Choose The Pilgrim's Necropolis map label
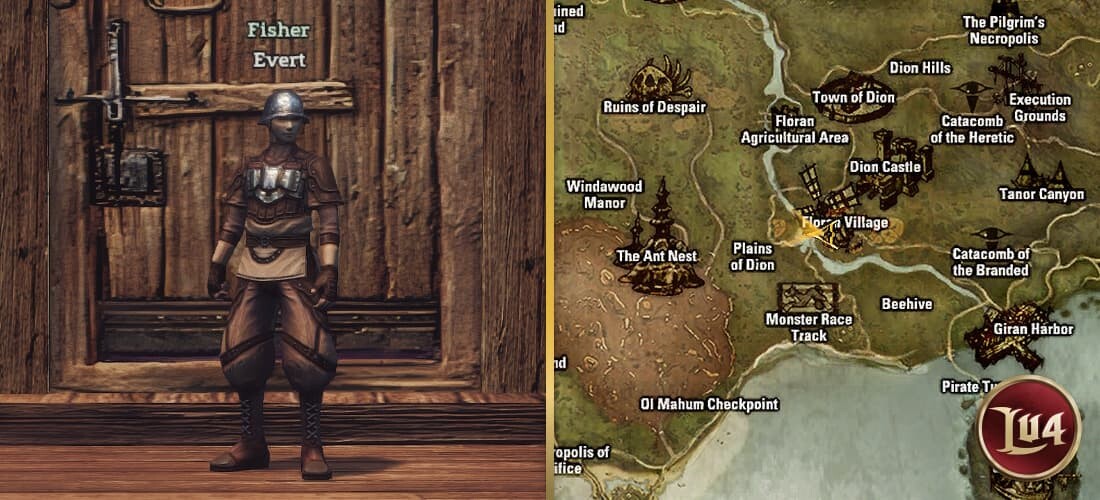This screenshot has width=1100, height=500. click(x=1004, y=30)
